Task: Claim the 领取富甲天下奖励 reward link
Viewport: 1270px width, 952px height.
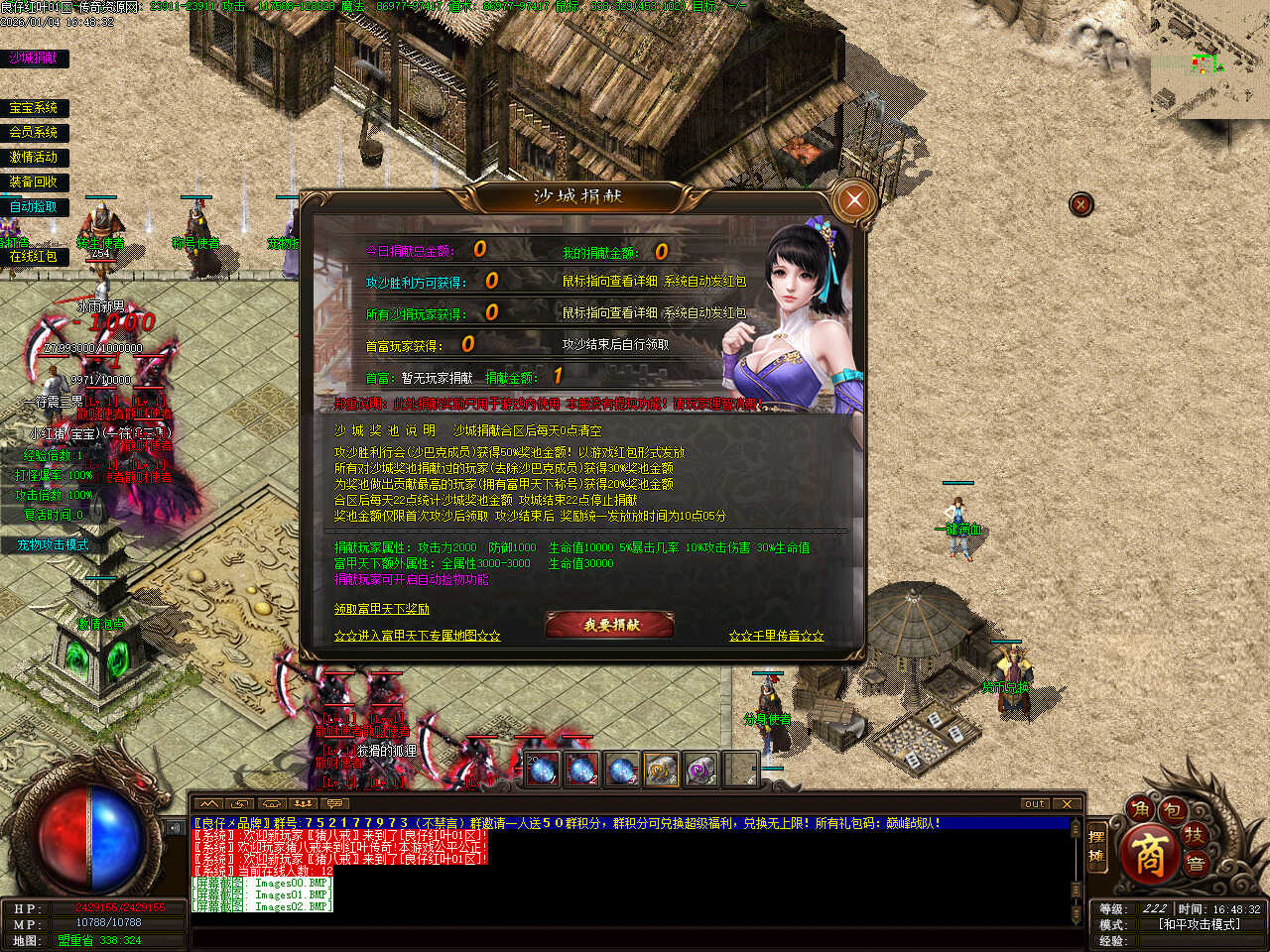Action: [382, 609]
